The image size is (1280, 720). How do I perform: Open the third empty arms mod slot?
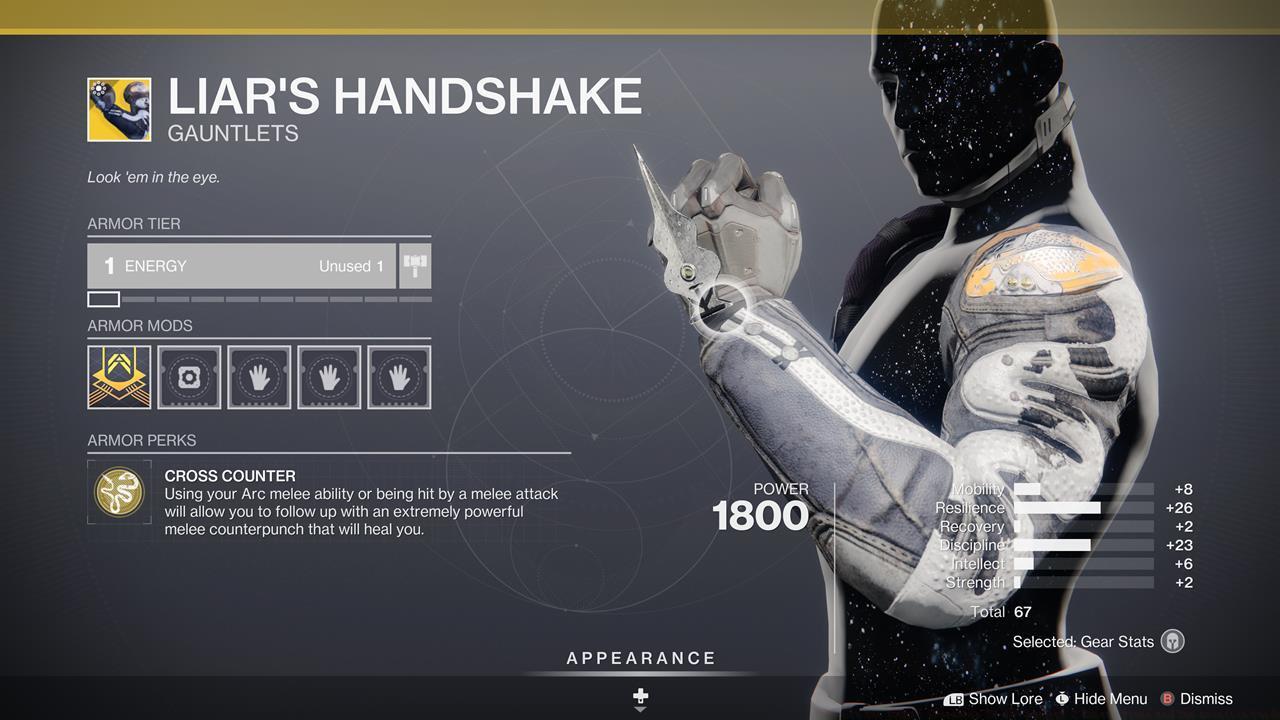[x=399, y=377]
